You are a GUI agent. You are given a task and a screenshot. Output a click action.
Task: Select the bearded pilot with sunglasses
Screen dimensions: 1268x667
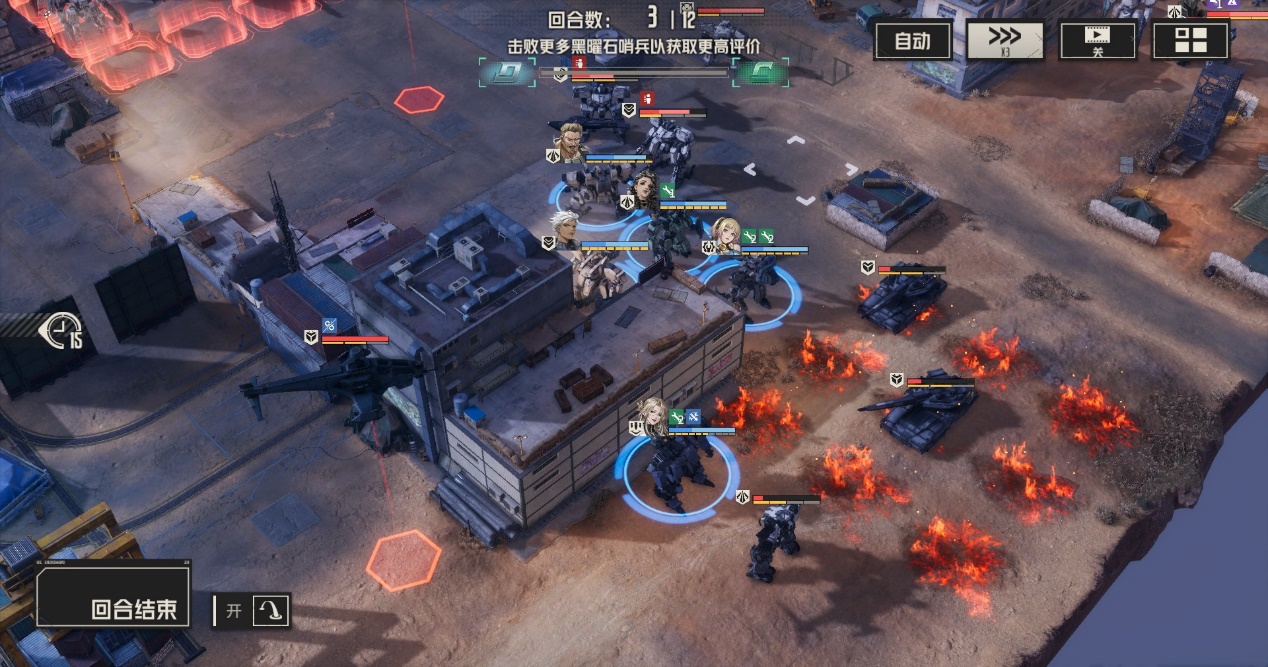571,142
